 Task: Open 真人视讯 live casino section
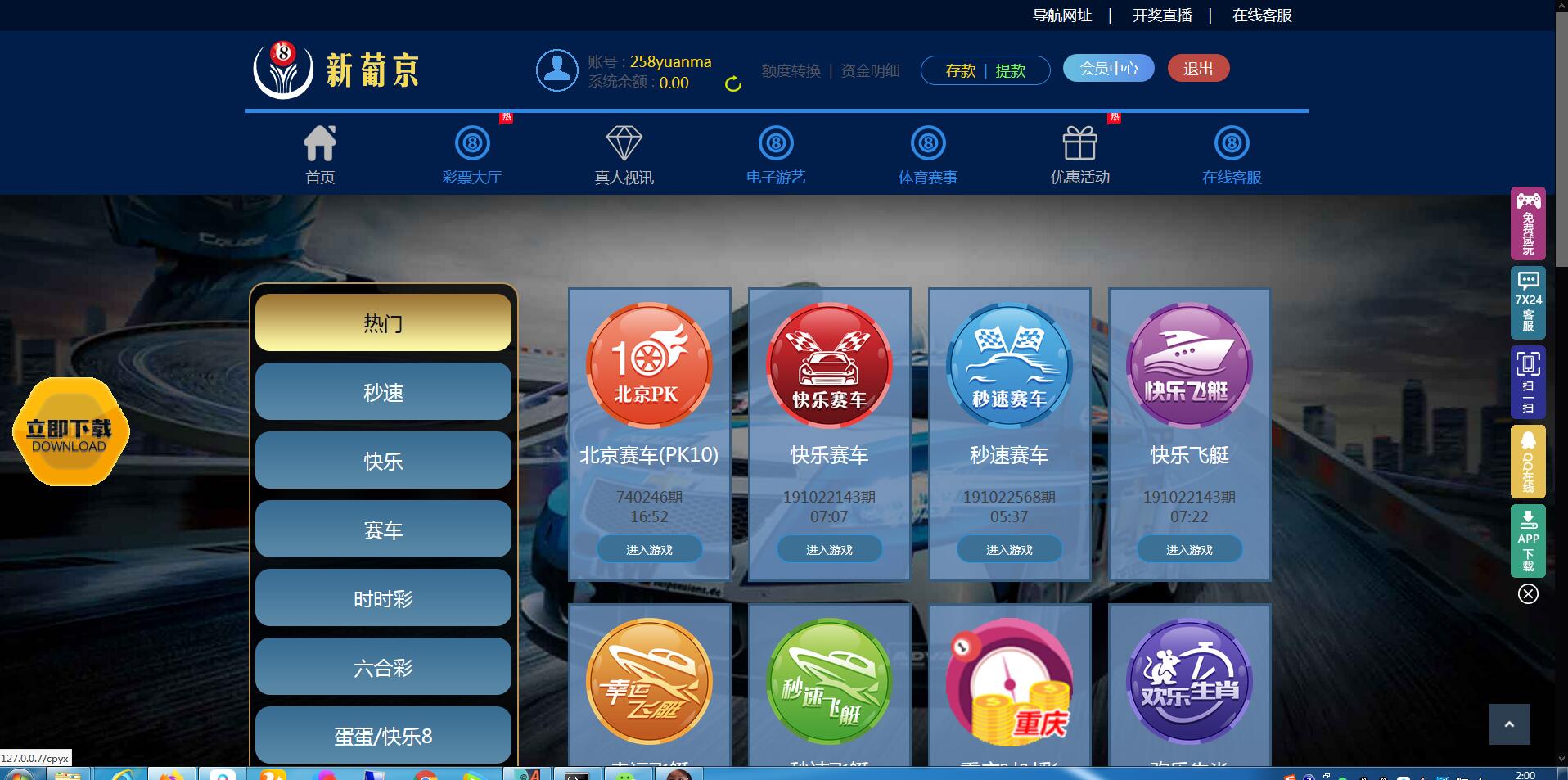click(624, 155)
